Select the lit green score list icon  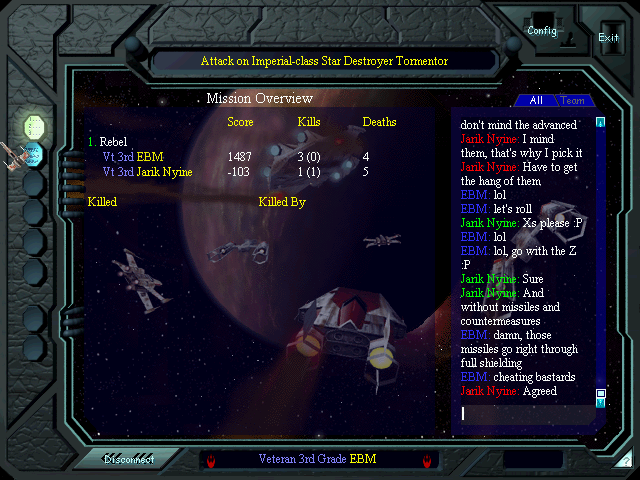tap(34, 126)
